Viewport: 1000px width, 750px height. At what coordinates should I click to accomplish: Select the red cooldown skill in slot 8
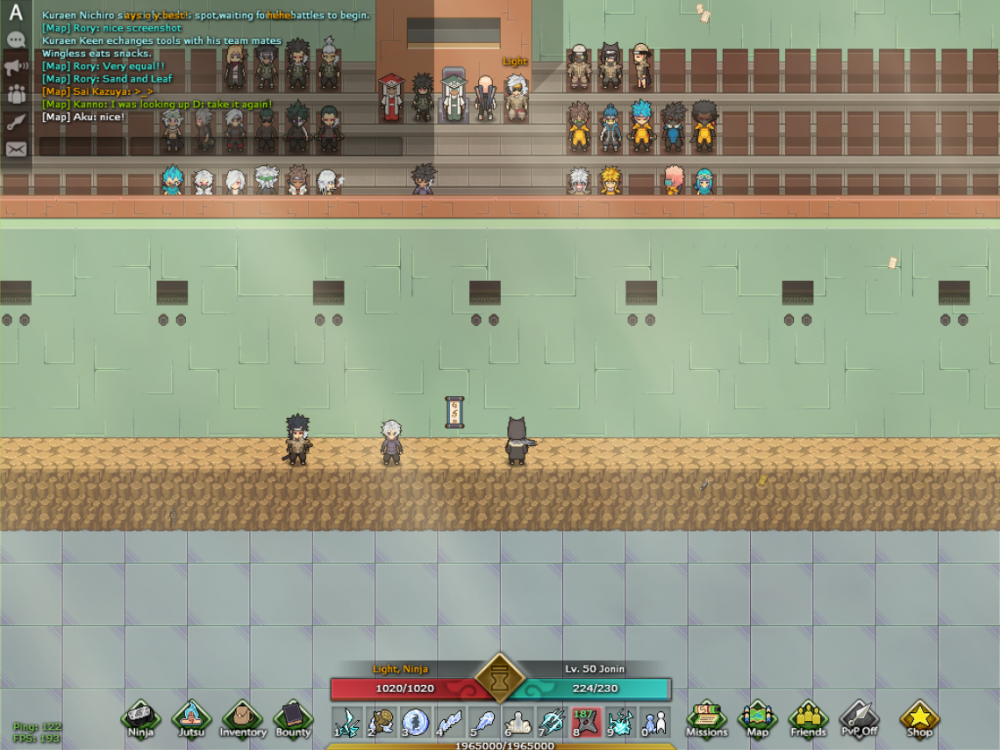point(586,721)
